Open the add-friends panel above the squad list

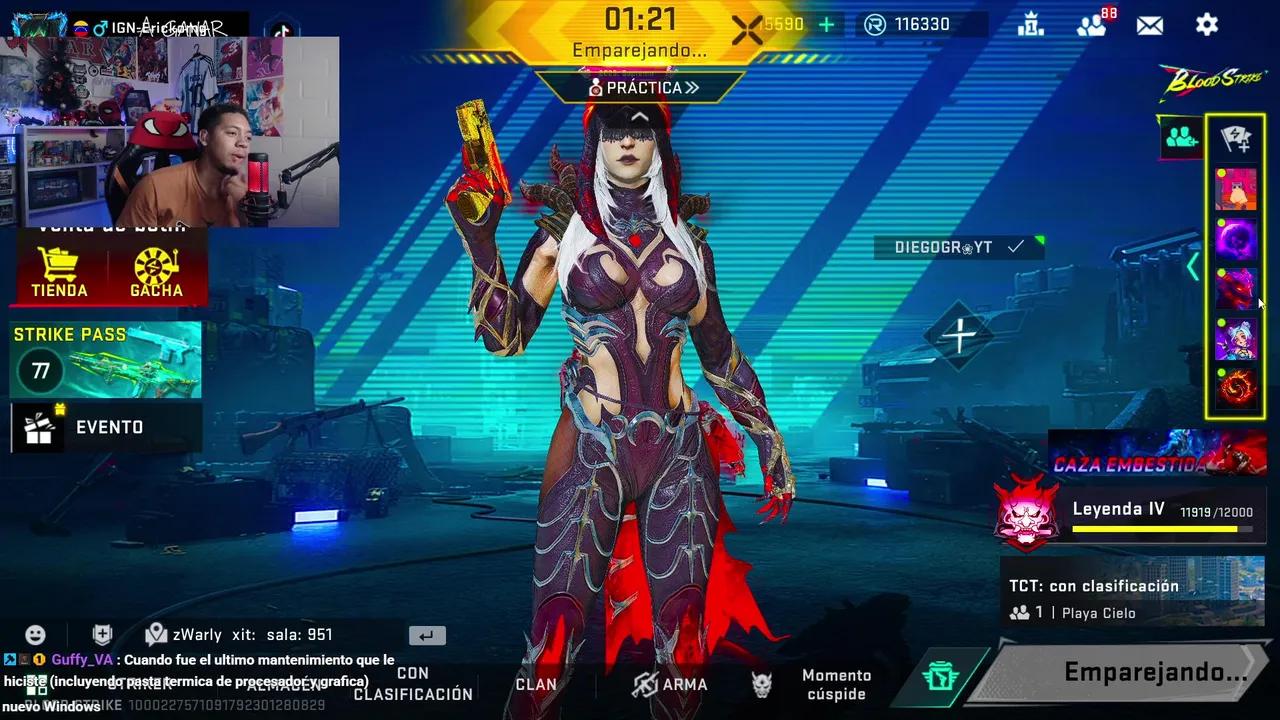1180,138
